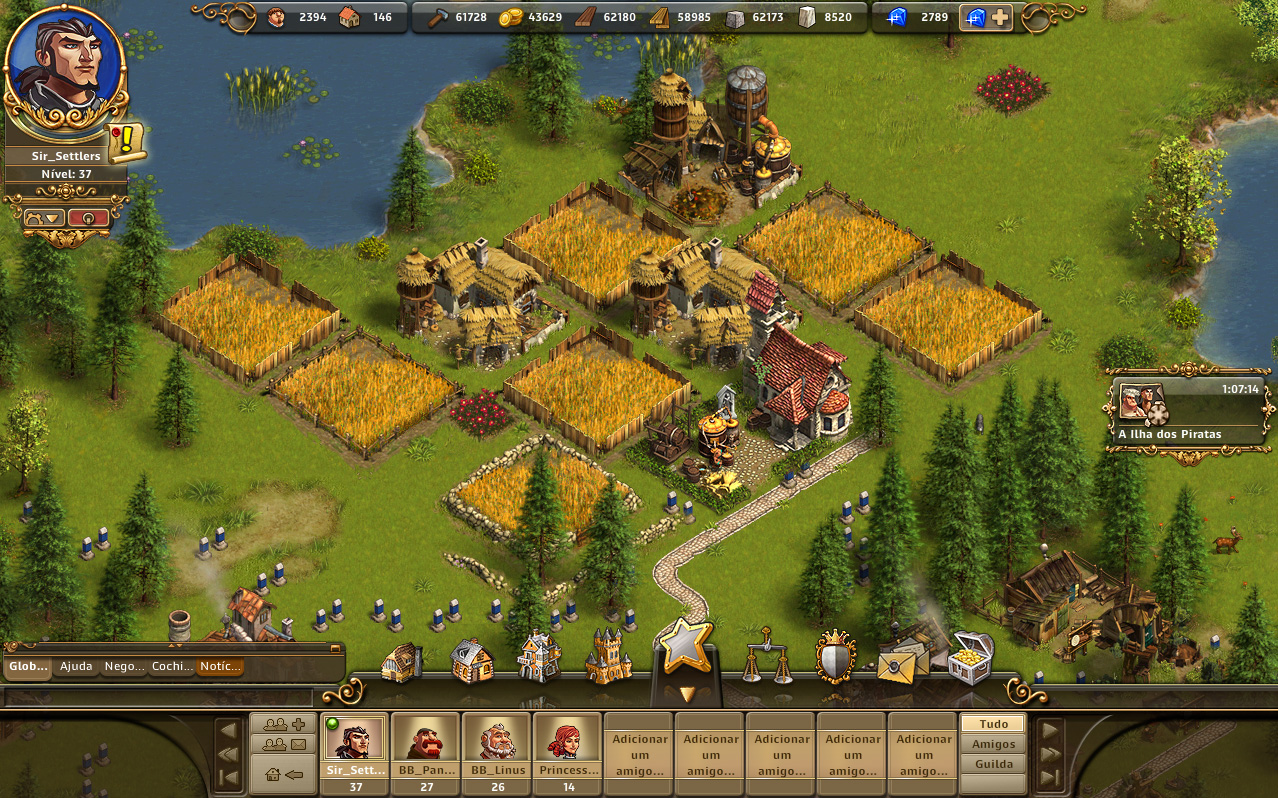1278x798 pixels.
Task: Open the treasure chest shop
Action: click(970, 657)
